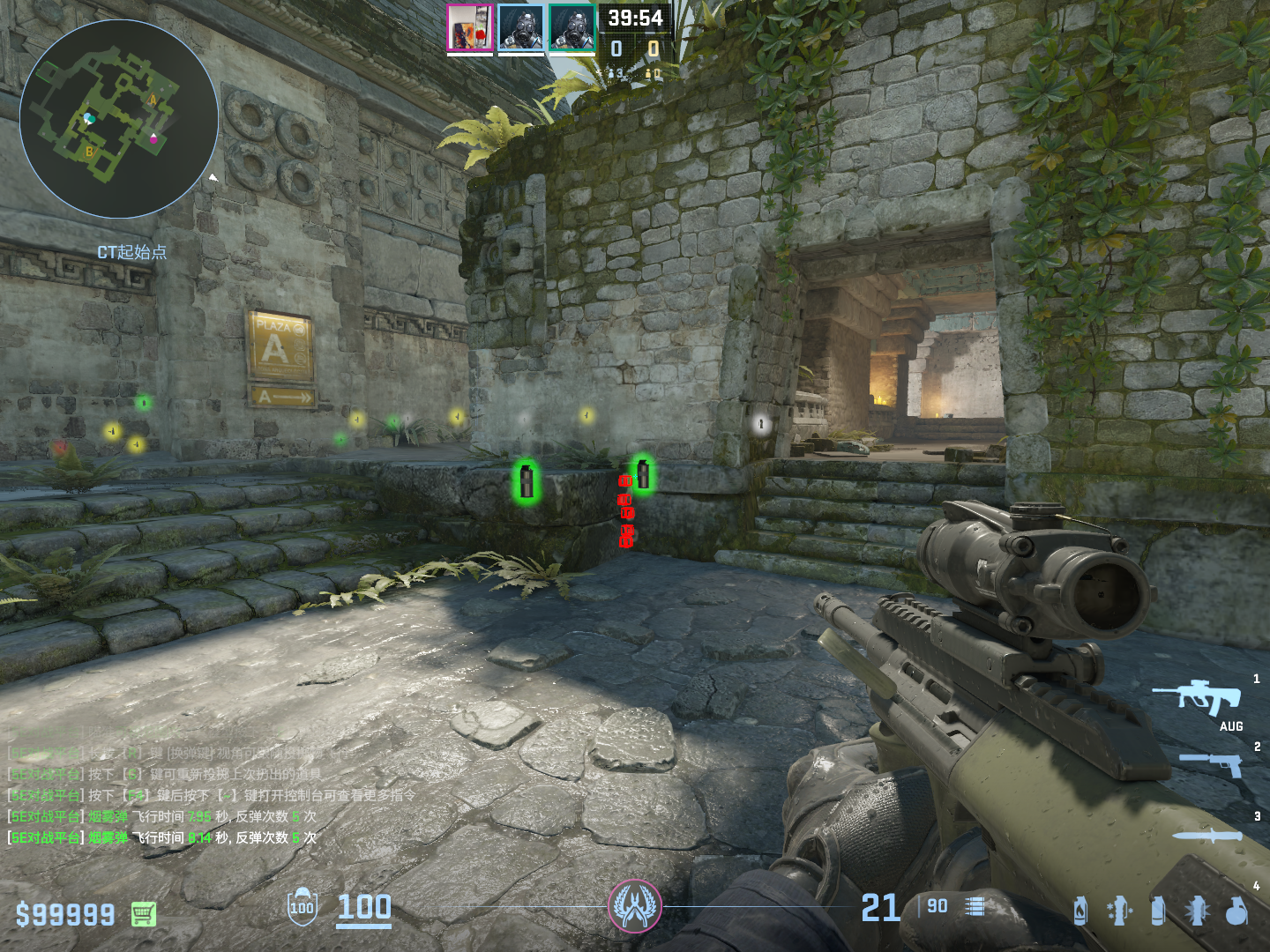This screenshot has width=1270, height=952.
Task: Click the pink-bordered player avatar
Action: pos(469,27)
